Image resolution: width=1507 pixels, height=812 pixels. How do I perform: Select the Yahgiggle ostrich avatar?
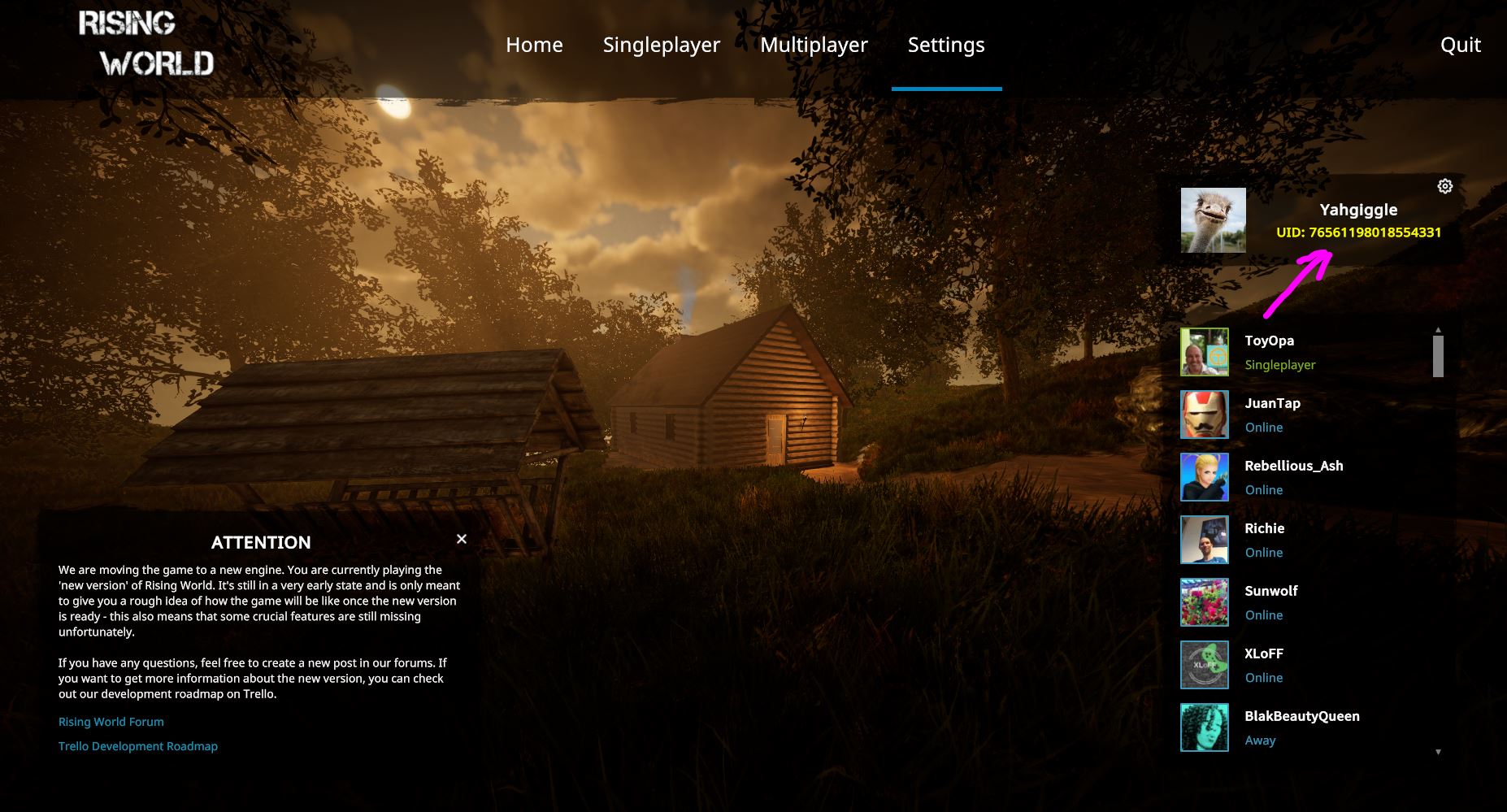tap(1213, 220)
